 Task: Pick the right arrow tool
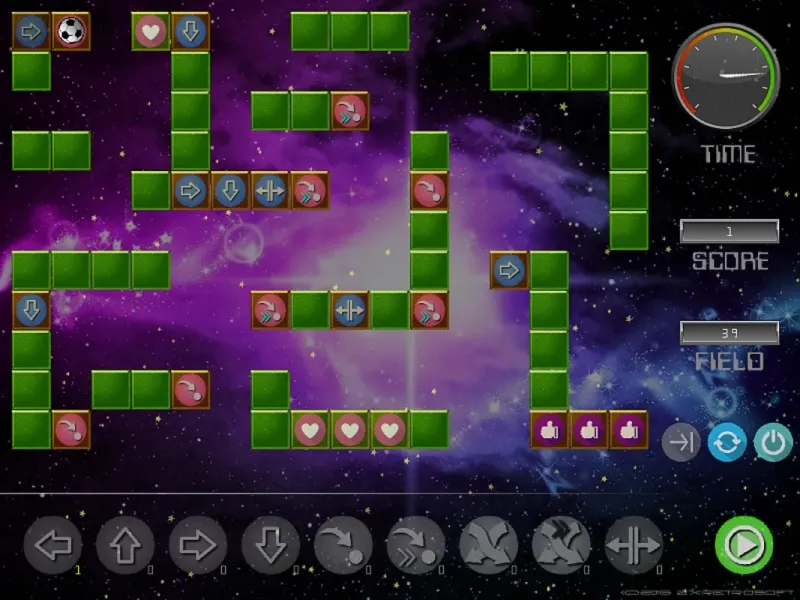pyautogui.click(x=198, y=546)
